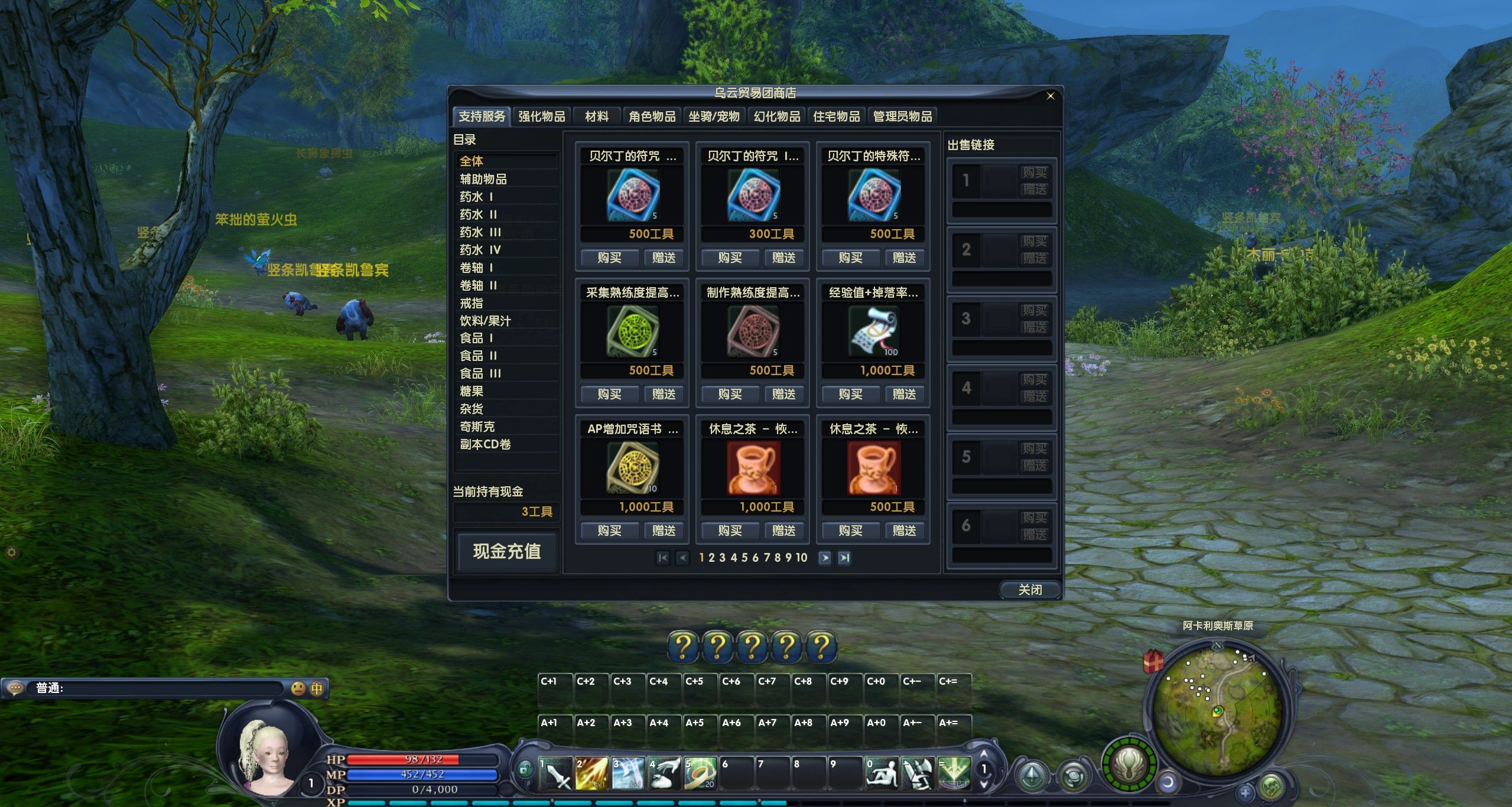Open 现金充值 to recharge cash
The height and width of the screenshot is (807, 1512).
coord(506,551)
